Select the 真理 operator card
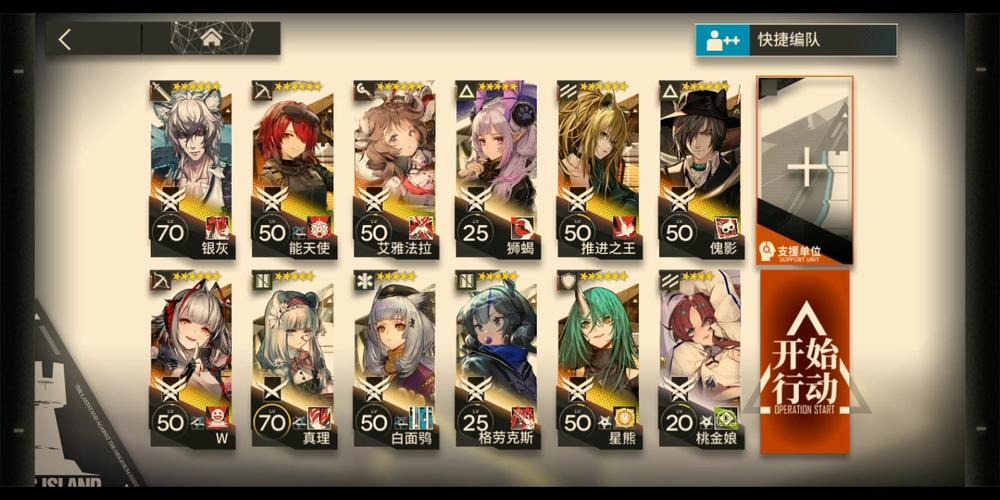 (x=293, y=358)
